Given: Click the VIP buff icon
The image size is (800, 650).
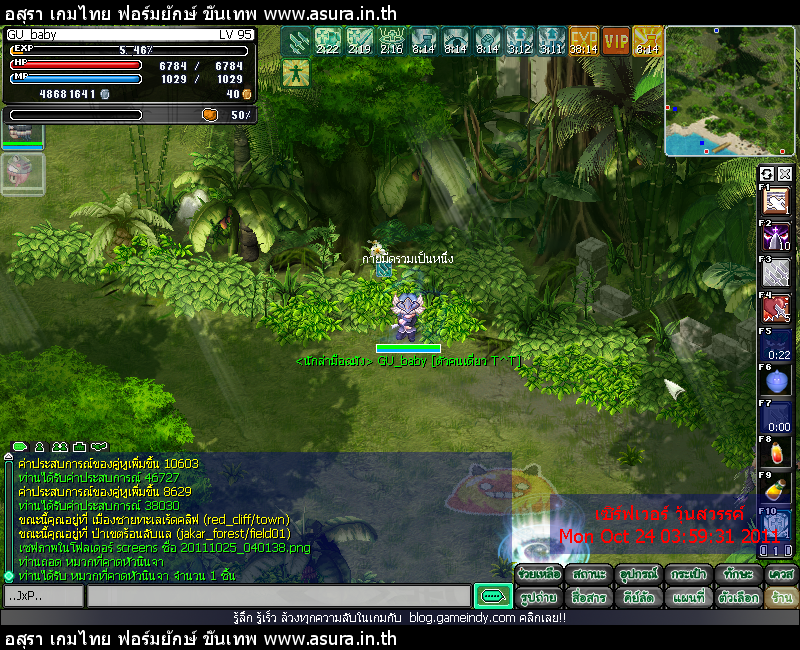Looking at the screenshot, I should click(x=616, y=41).
